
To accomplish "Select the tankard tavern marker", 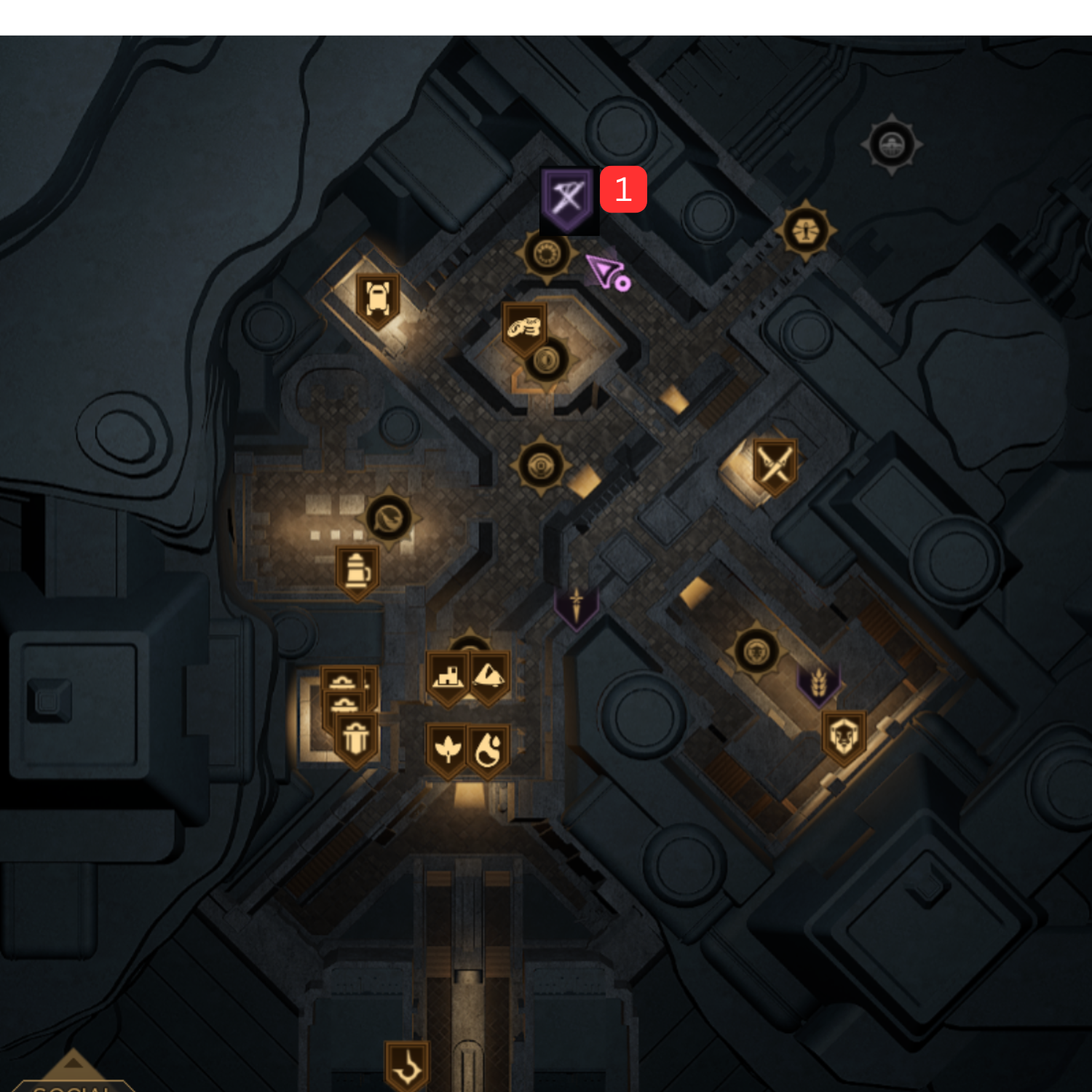I will 358,573.
